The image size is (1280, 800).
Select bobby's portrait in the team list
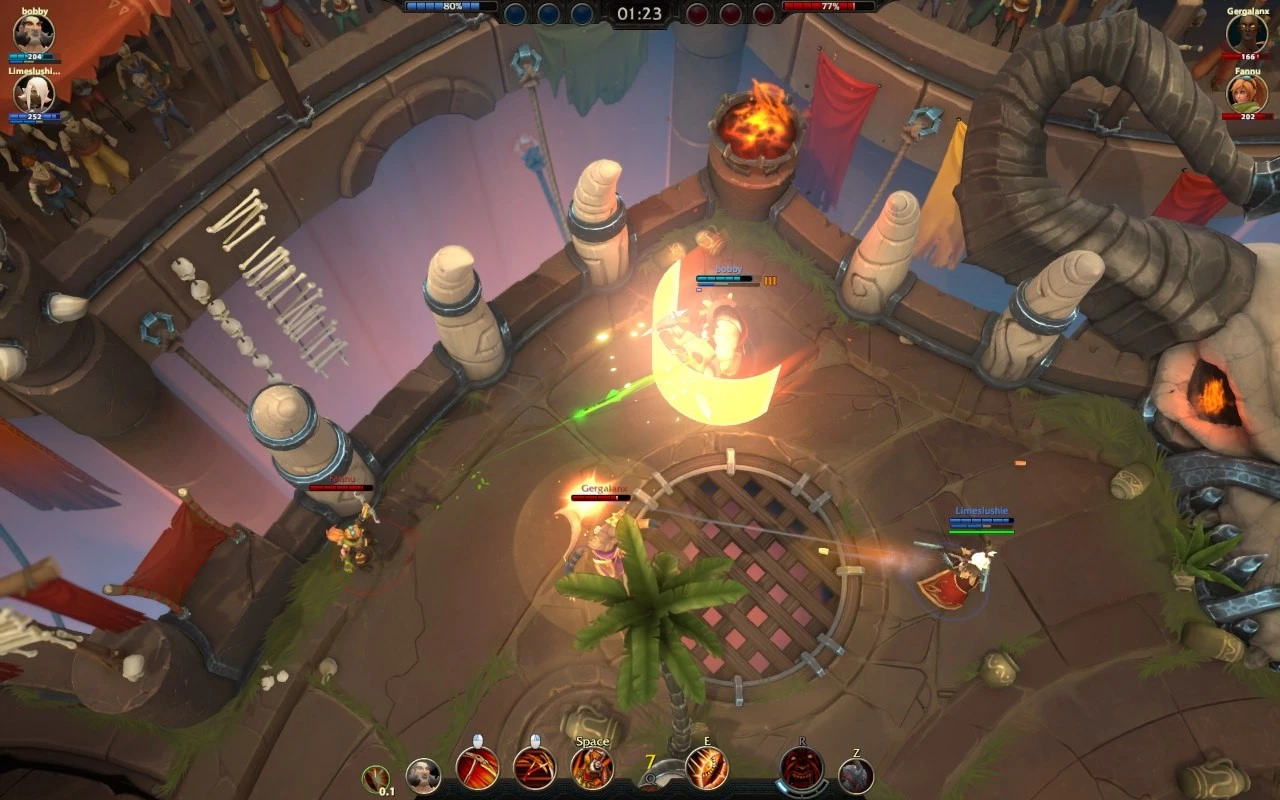(x=34, y=33)
